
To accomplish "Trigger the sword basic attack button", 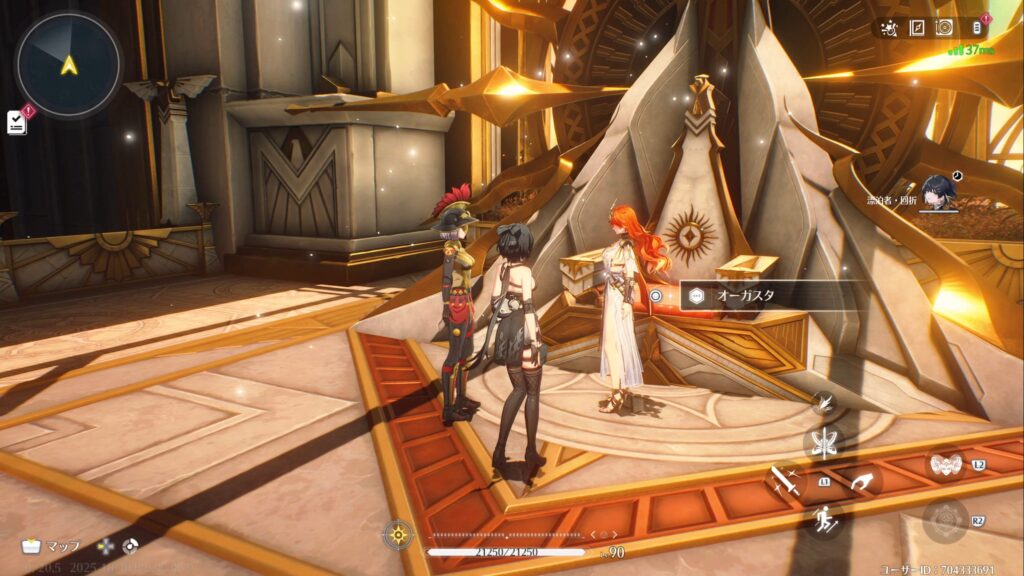I will pos(786,483).
